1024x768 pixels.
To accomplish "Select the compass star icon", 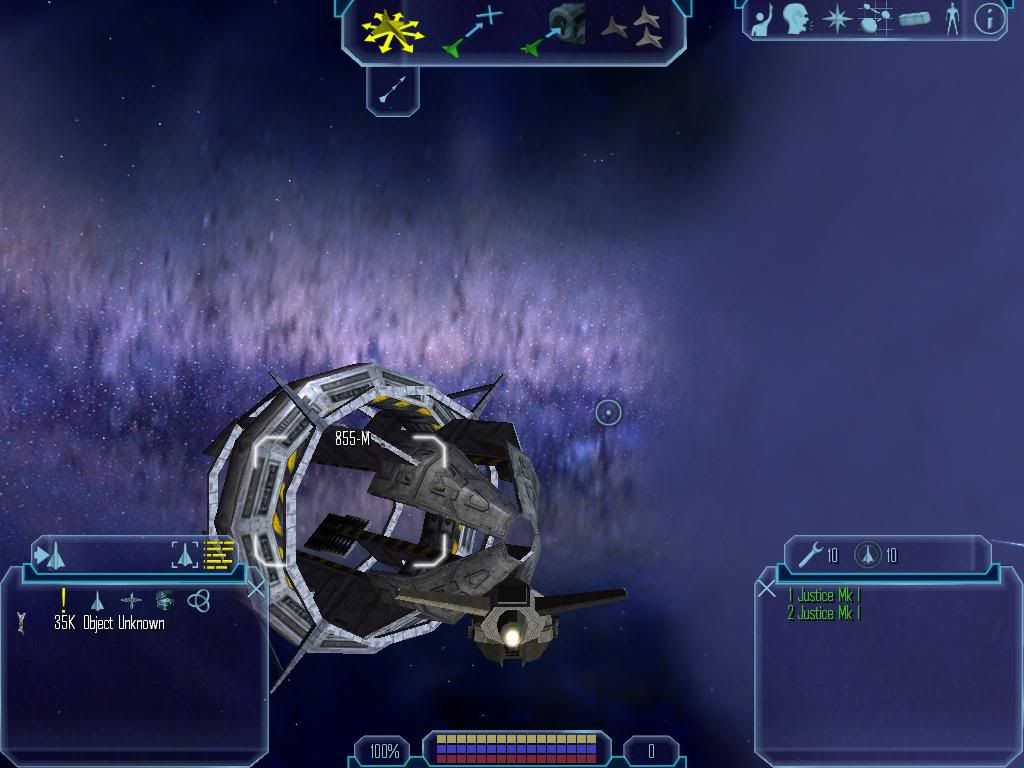I will coord(835,19).
